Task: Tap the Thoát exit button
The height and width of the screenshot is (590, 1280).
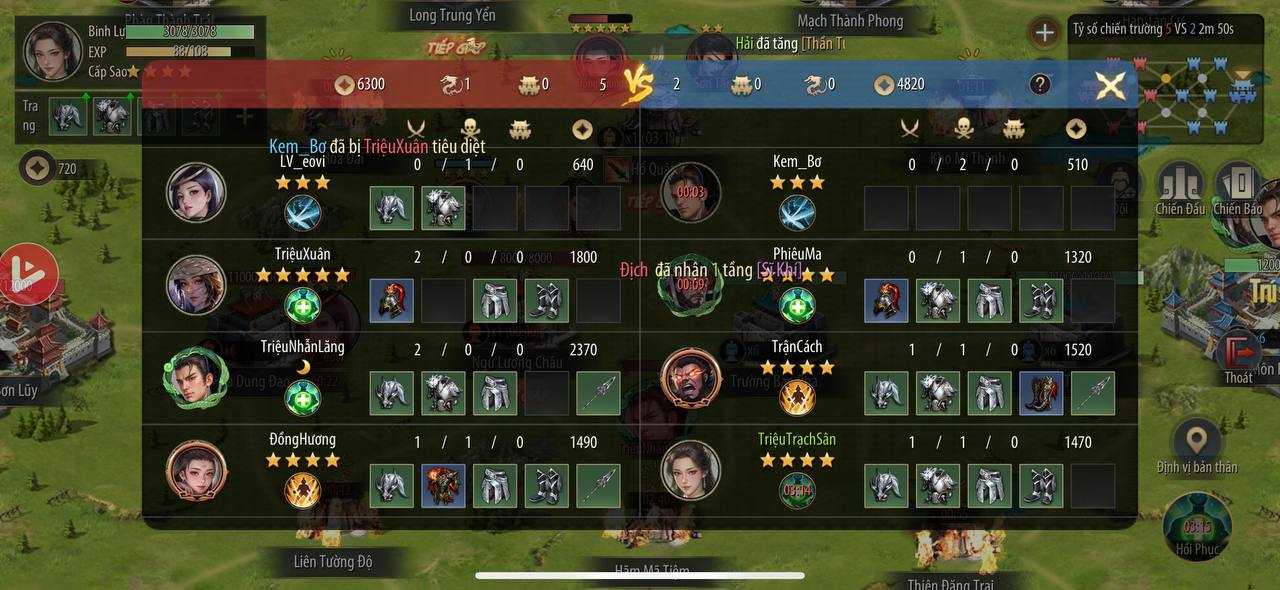Action: [1240, 358]
